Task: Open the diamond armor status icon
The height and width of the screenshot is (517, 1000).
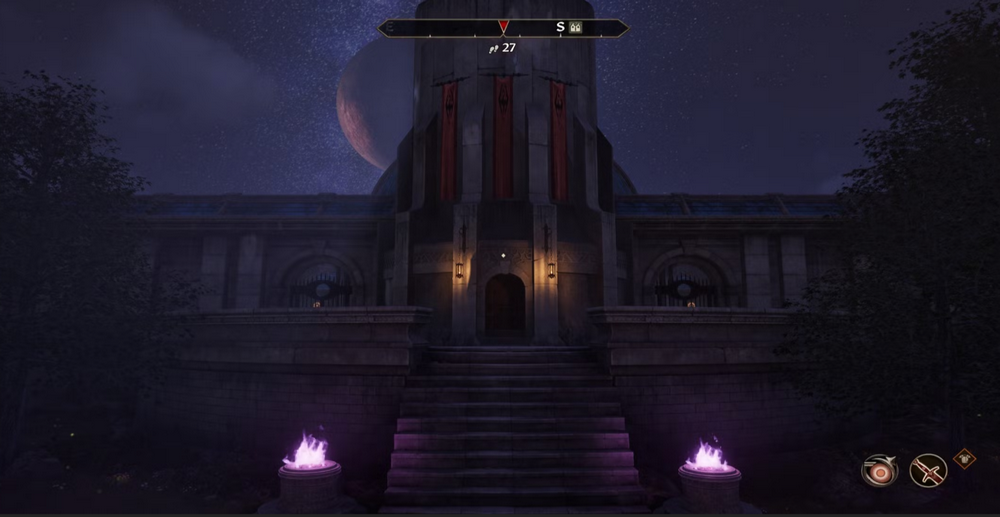Action: 964,458
